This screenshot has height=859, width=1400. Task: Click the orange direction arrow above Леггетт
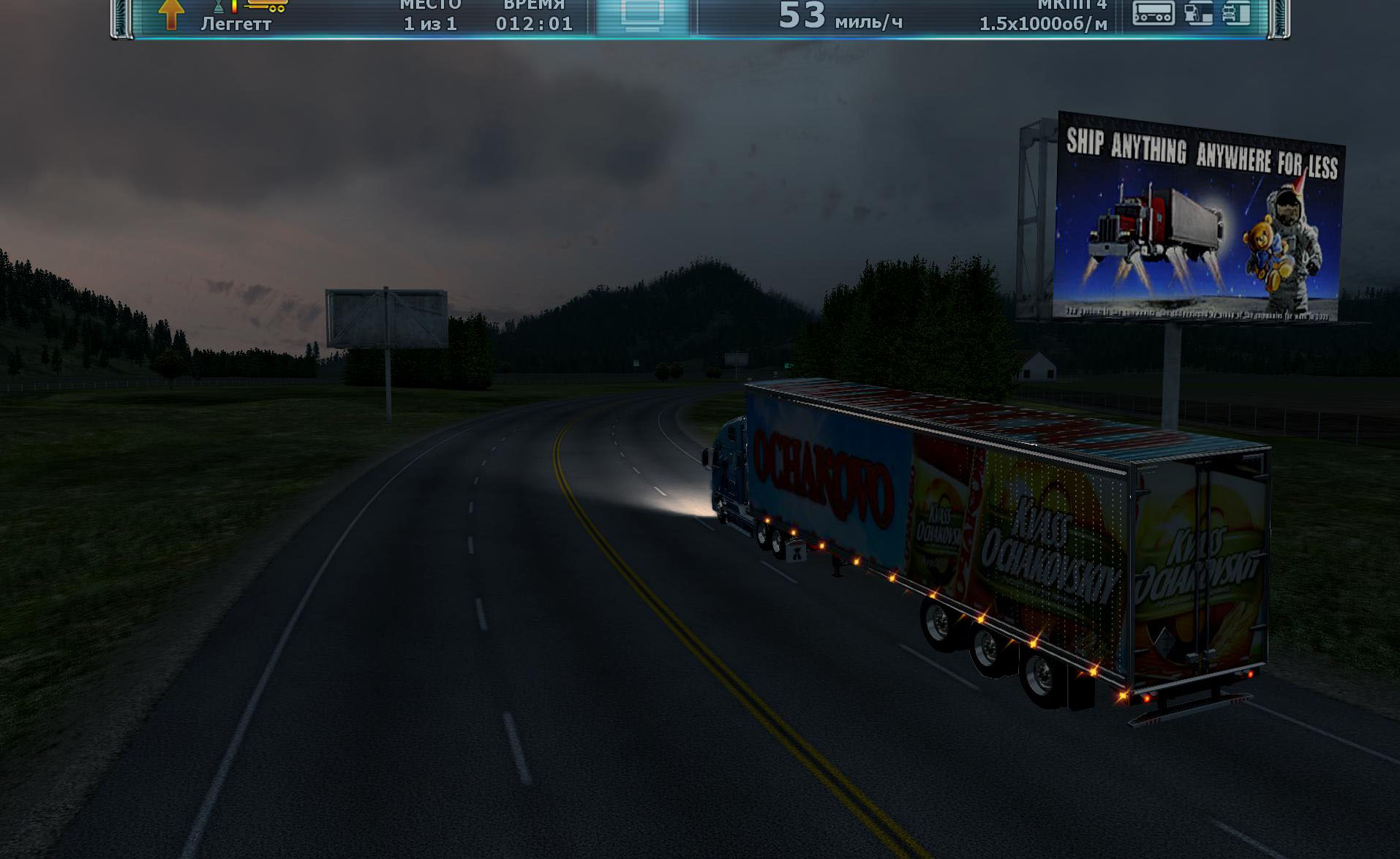click(x=171, y=14)
